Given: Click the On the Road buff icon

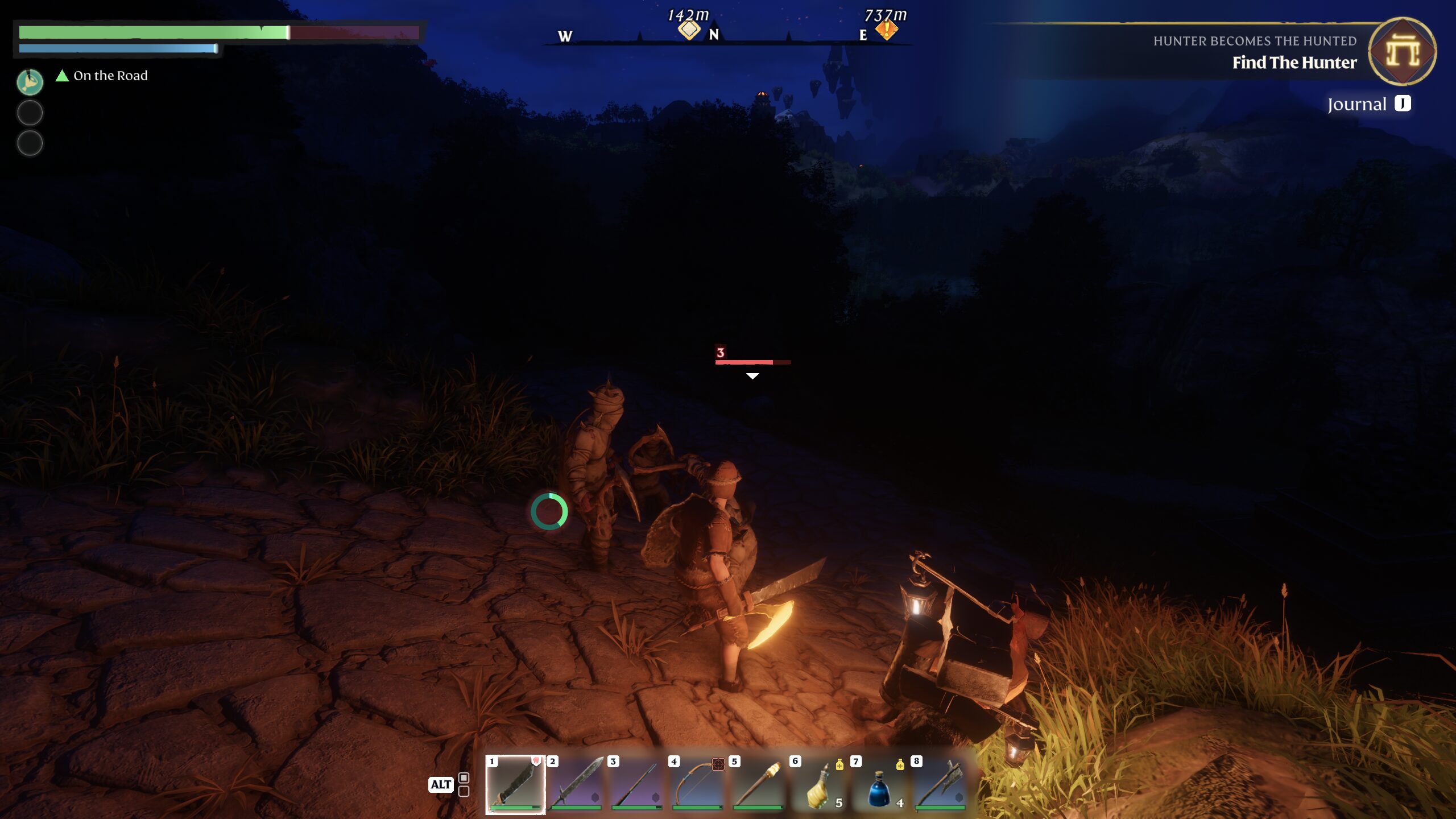Looking at the screenshot, I should [30, 82].
